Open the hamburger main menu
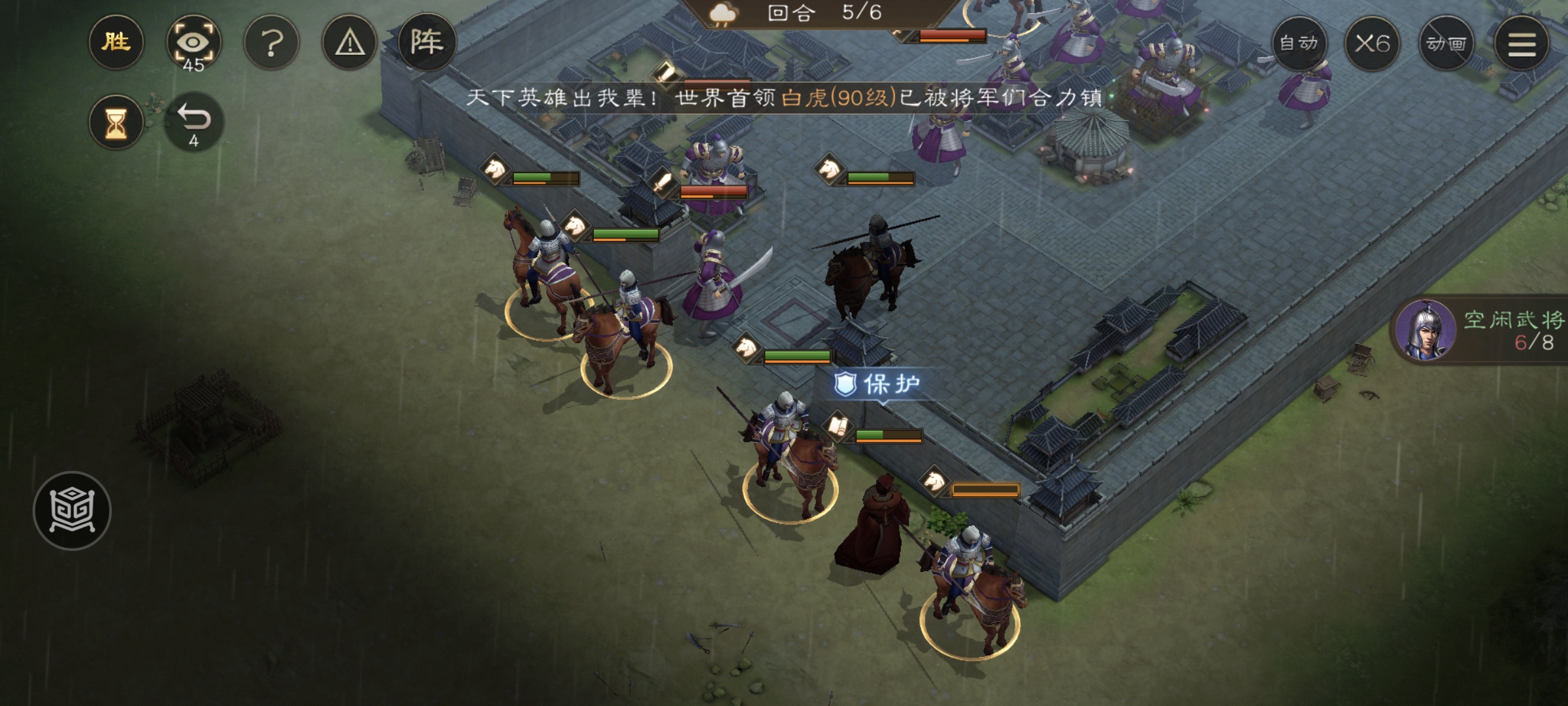 [x=1522, y=44]
